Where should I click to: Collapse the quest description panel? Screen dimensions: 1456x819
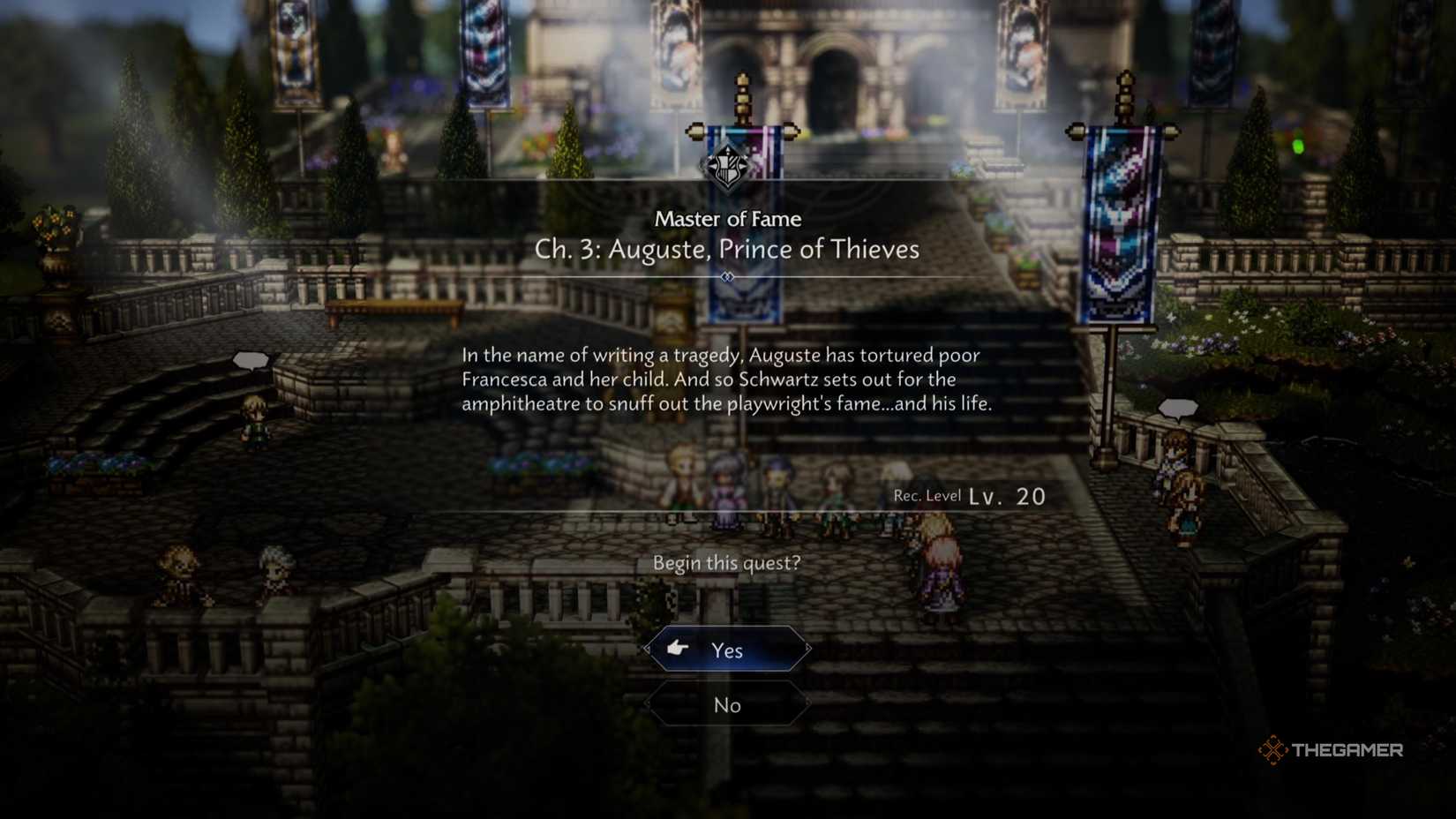click(727, 379)
